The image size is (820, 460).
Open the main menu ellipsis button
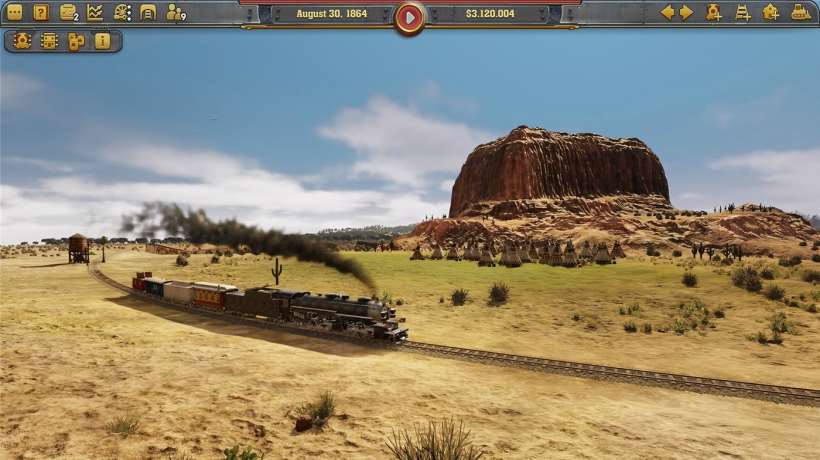click(x=14, y=12)
